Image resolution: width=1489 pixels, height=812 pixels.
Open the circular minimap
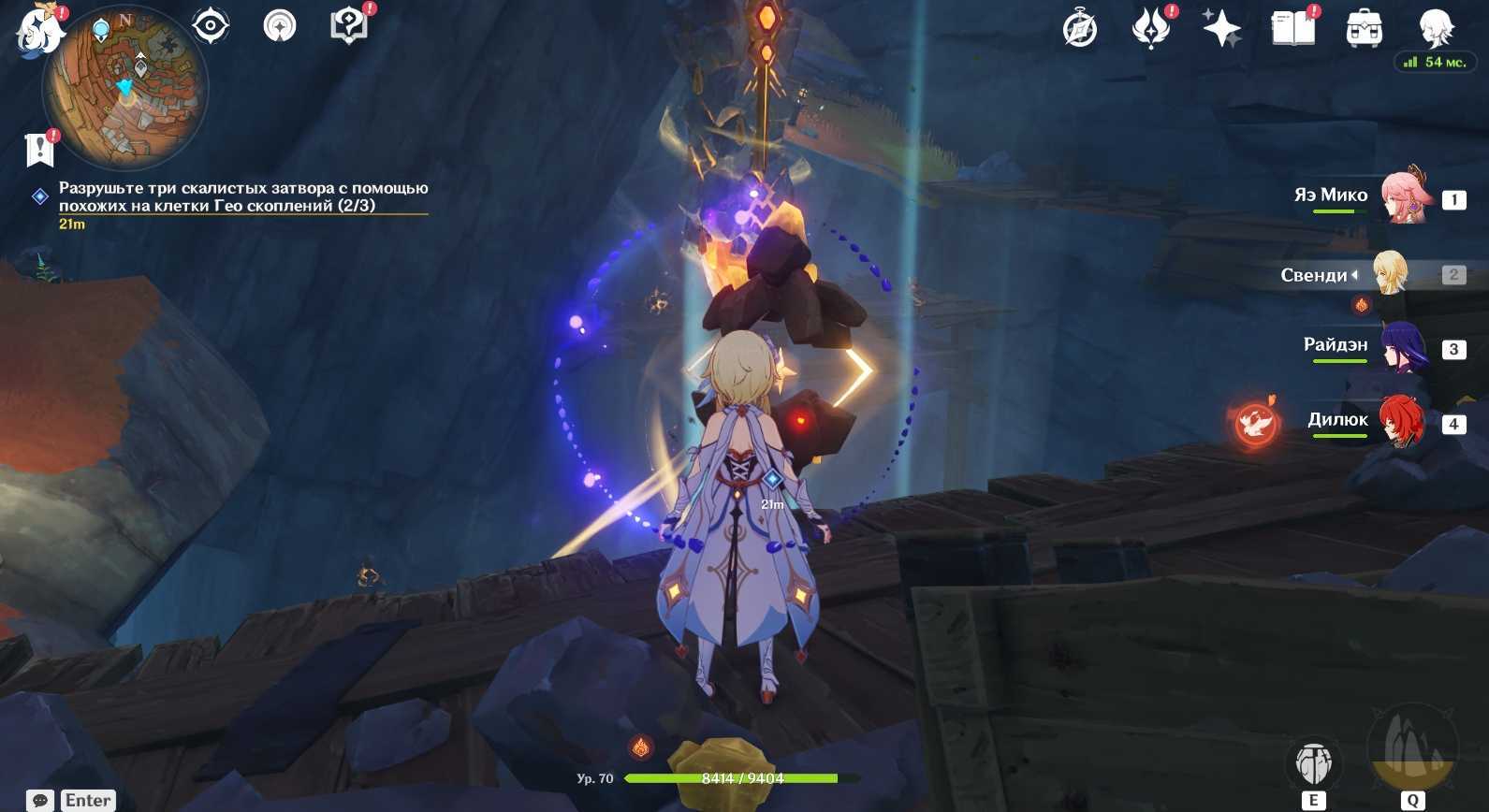[x=124, y=89]
